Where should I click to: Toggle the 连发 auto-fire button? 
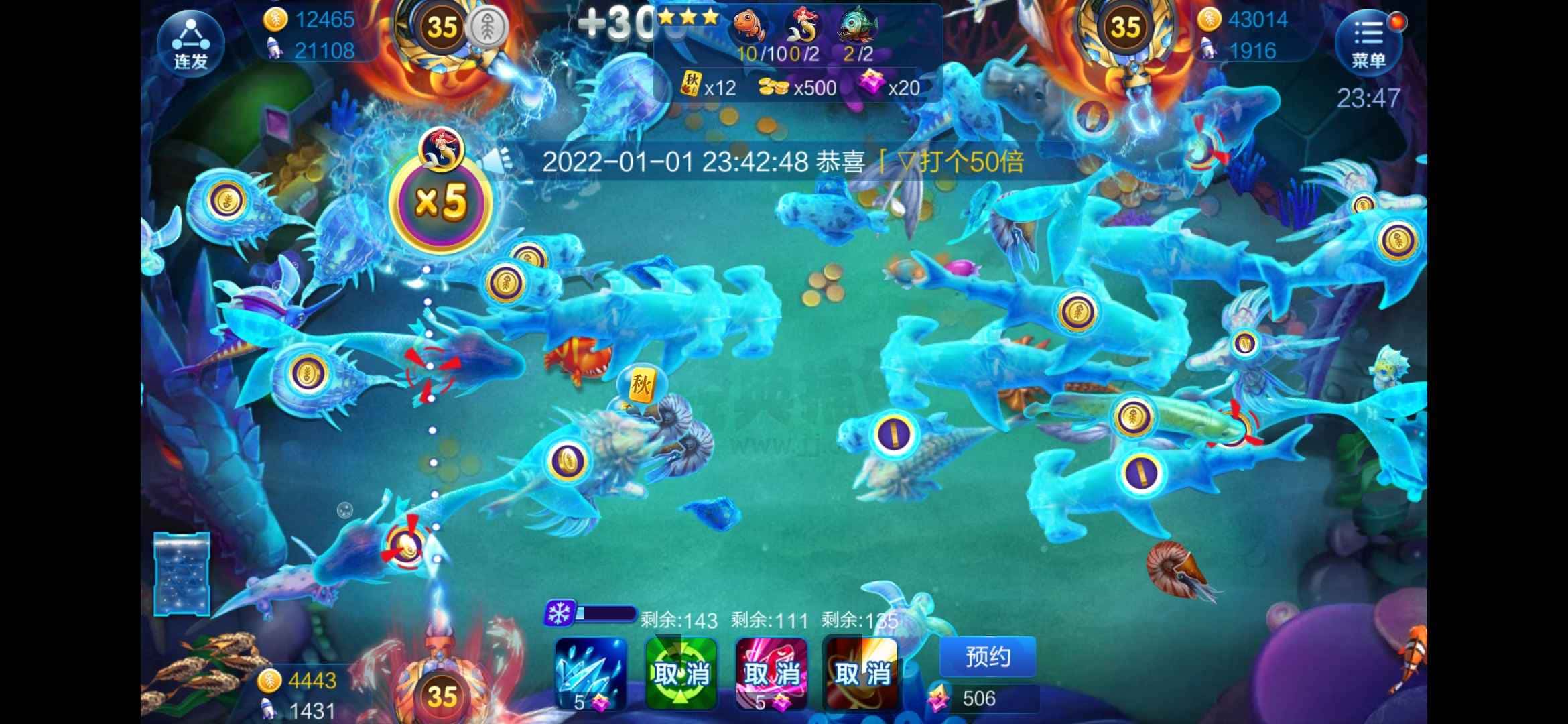(x=191, y=44)
